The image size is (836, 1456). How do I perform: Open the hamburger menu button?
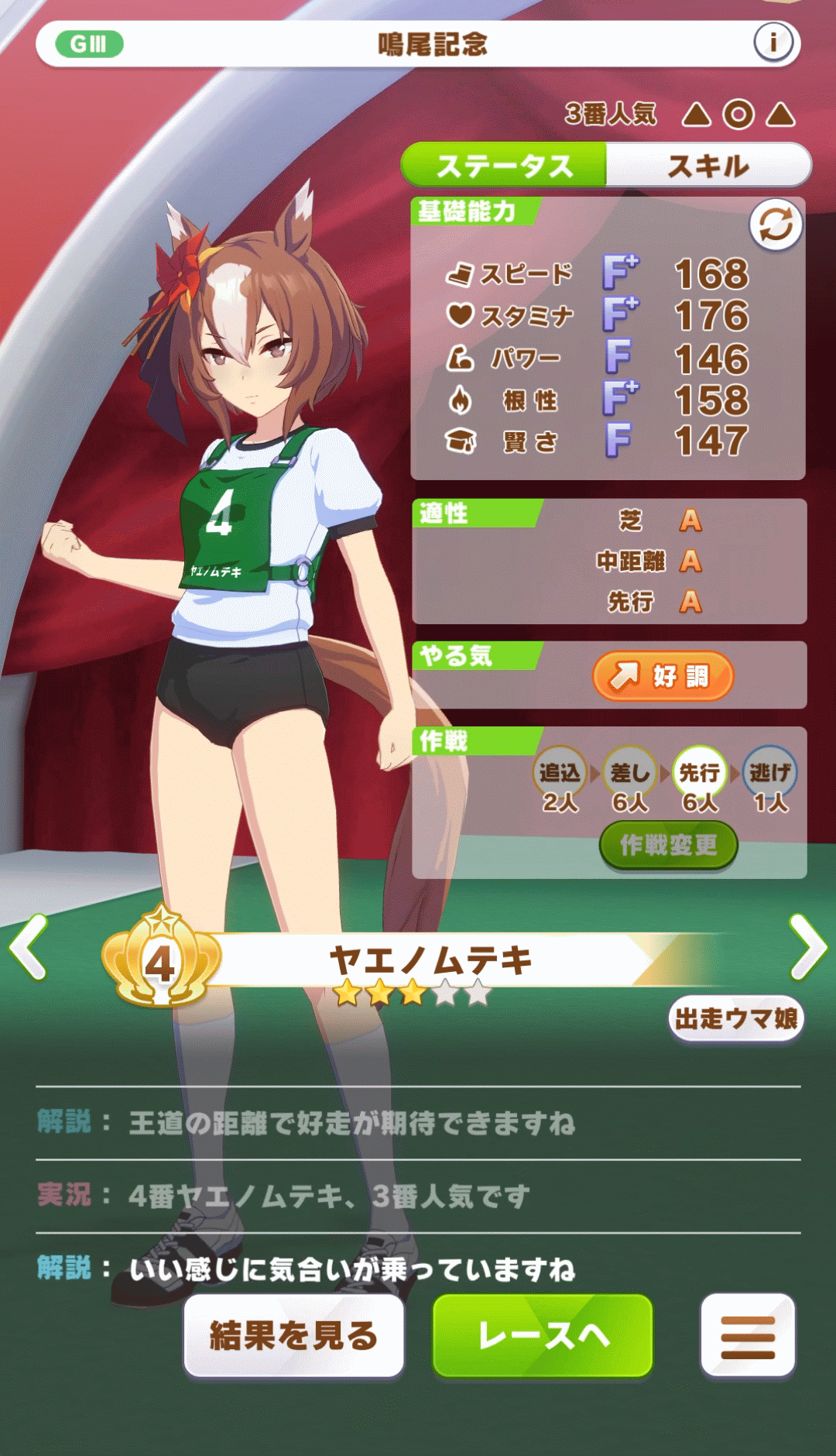[x=747, y=1335]
